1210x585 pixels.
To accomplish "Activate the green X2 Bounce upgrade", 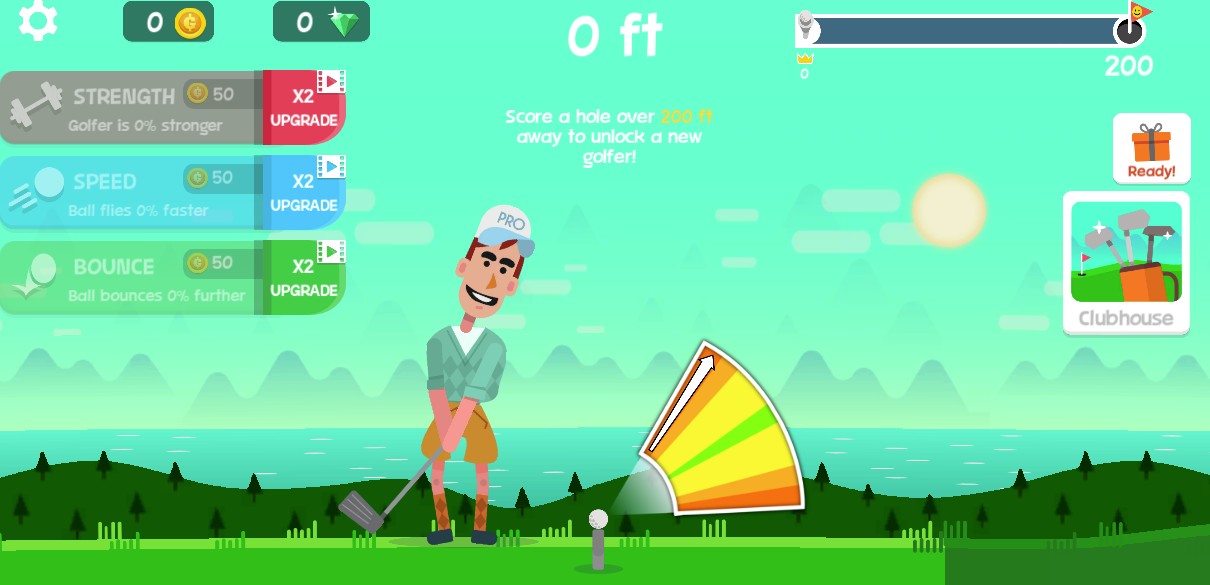I will [304, 277].
